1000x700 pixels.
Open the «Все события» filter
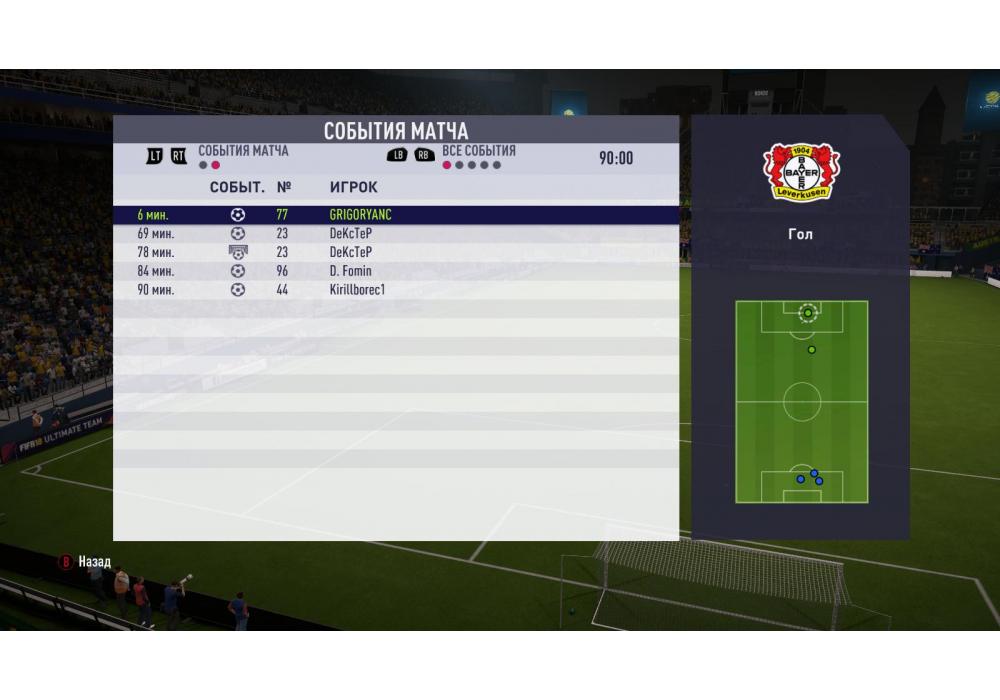478,151
